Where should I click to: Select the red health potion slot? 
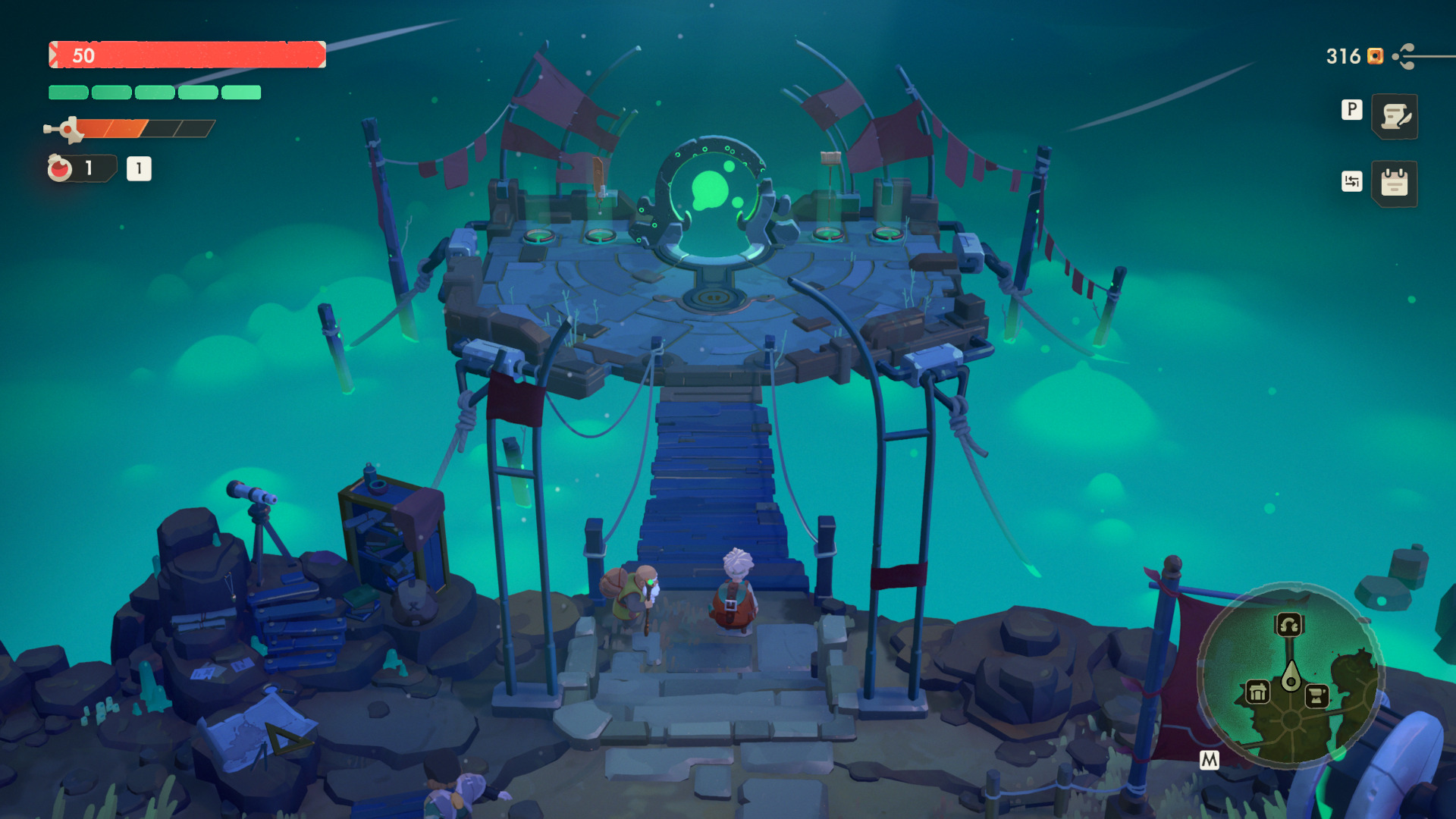tap(61, 168)
